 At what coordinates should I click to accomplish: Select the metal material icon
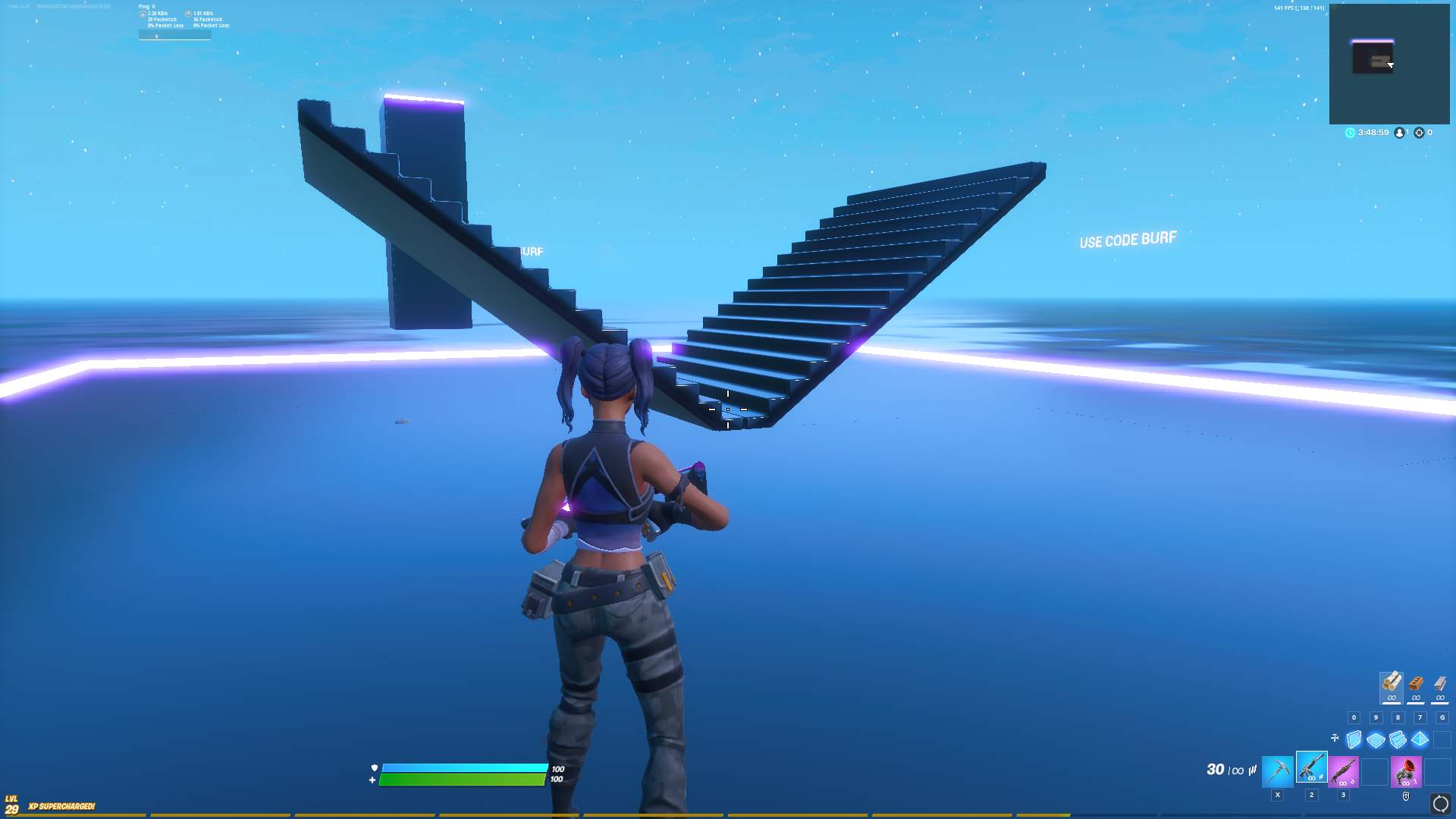[x=1440, y=684]
